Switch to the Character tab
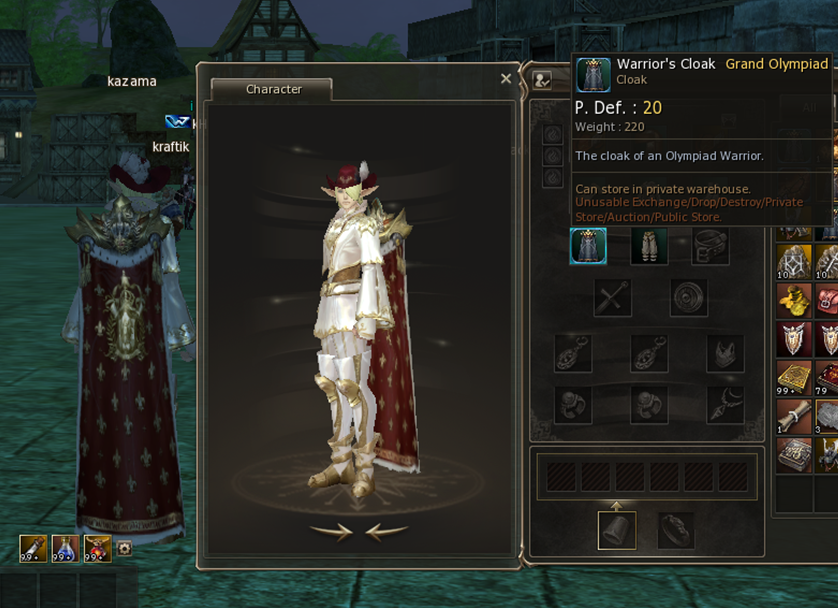The height and width of the screenshot is (608, 838). pyautogui.click(x=273, y=89)
